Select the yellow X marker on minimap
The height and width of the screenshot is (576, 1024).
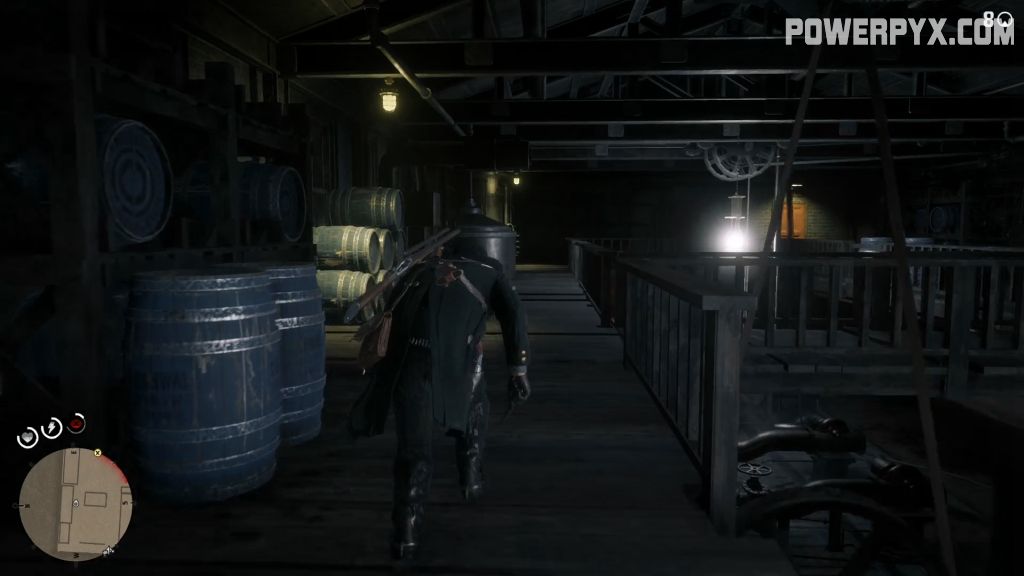[98, 453]
